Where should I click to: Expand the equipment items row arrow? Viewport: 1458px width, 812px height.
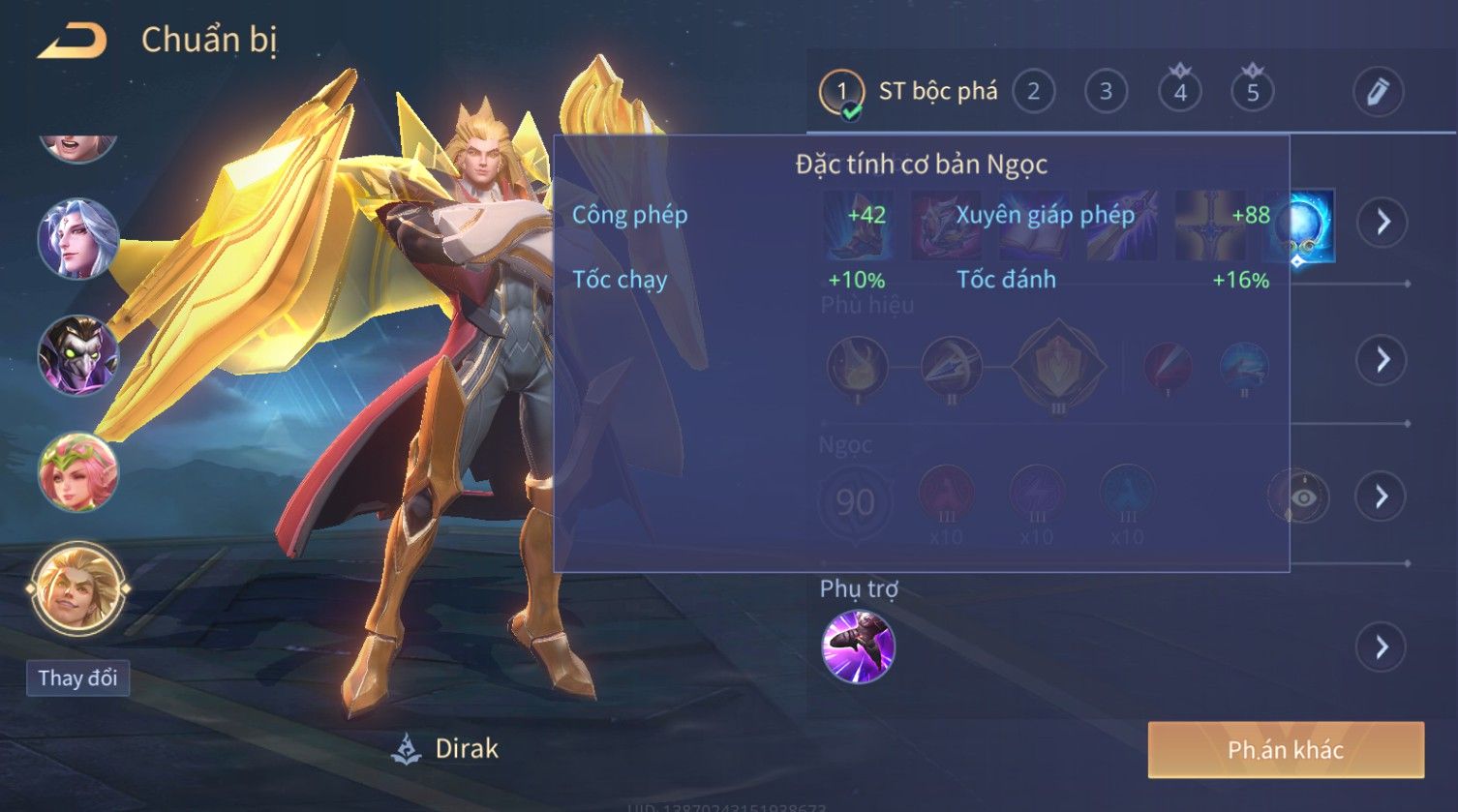[1382, 222]
